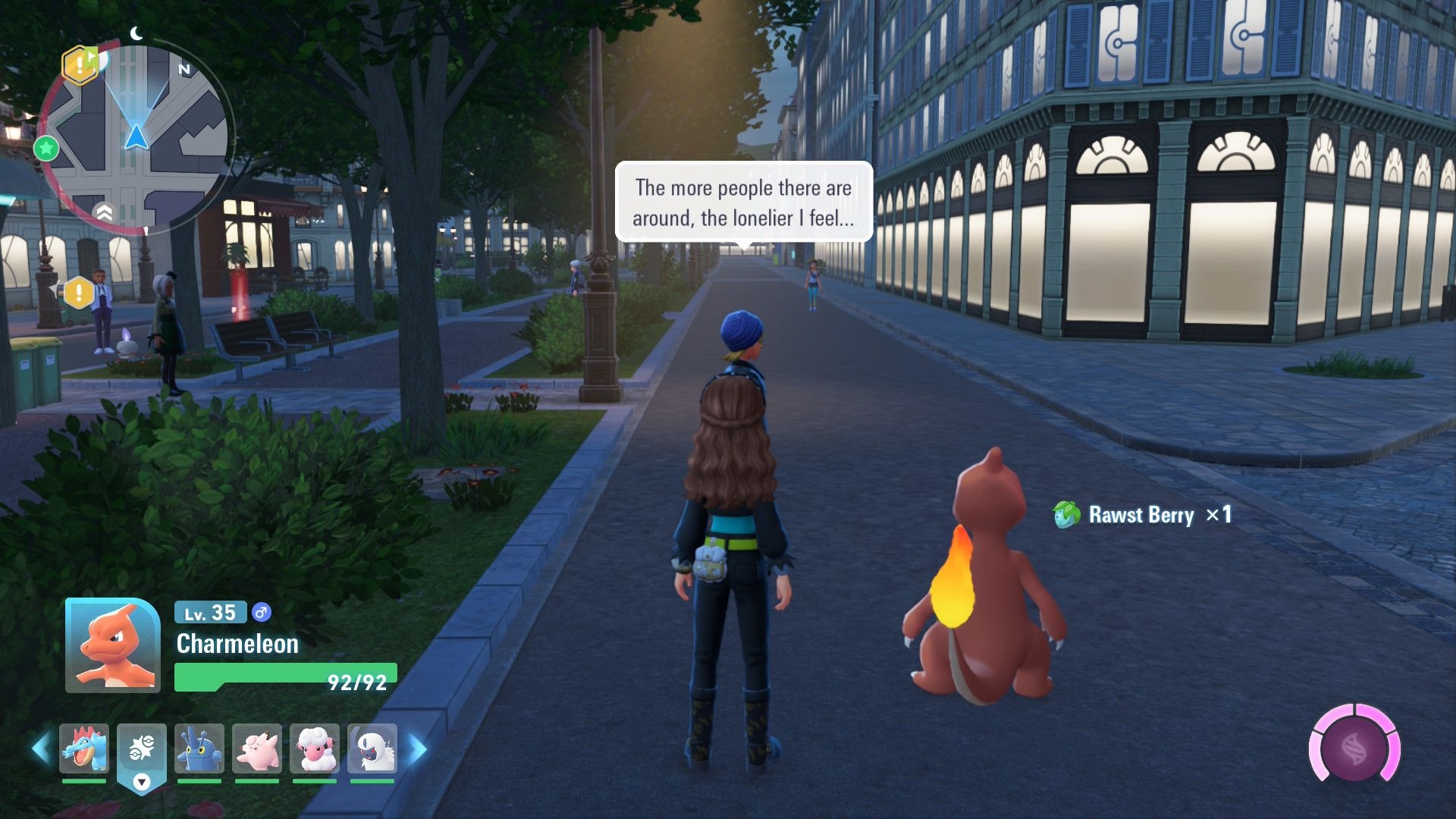
Task: Choose Clefairy from the party bar
Action: point(257,749)
